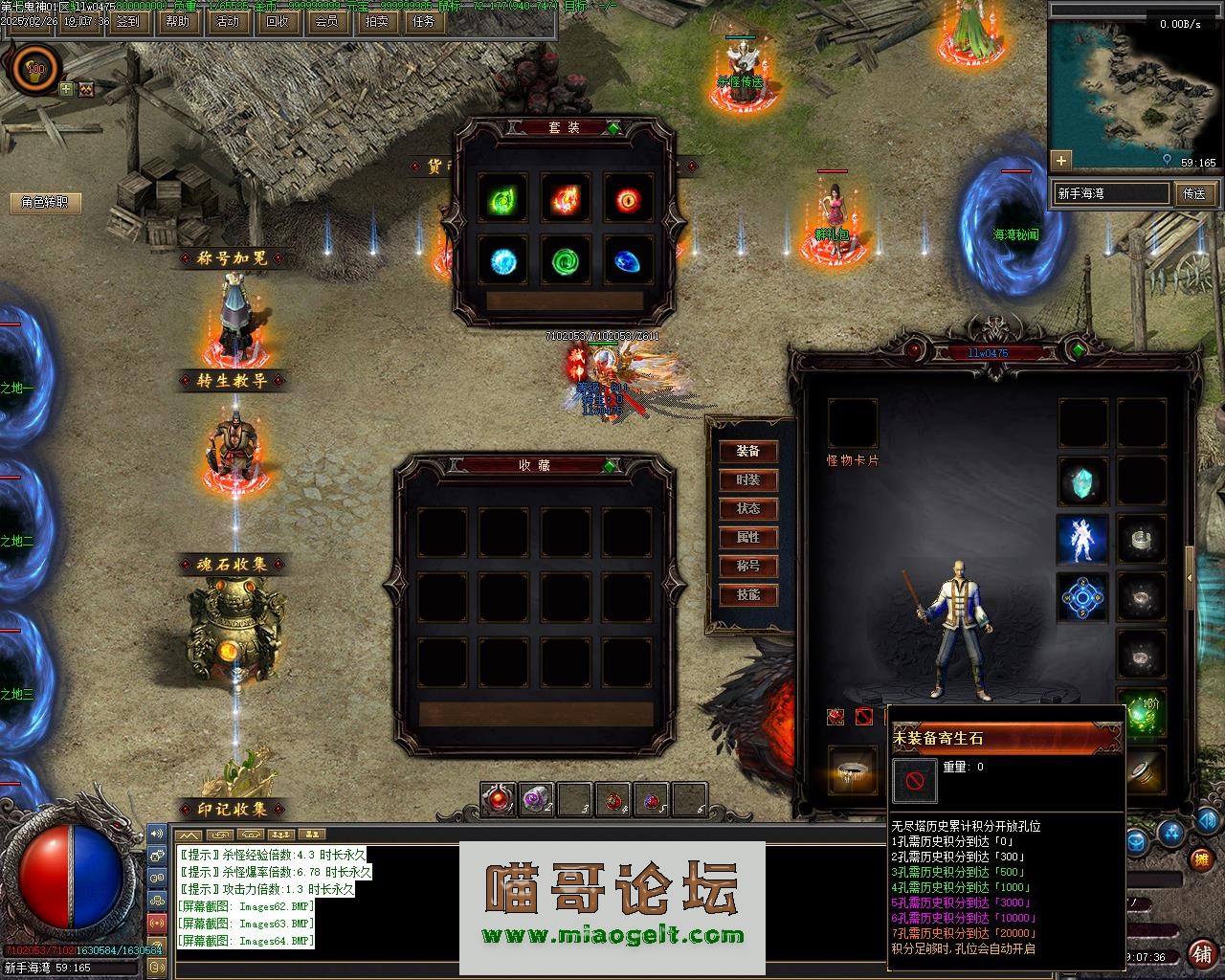Open the 回收 recycle menu
The image size is (1225, 980).
click(277, 21)
